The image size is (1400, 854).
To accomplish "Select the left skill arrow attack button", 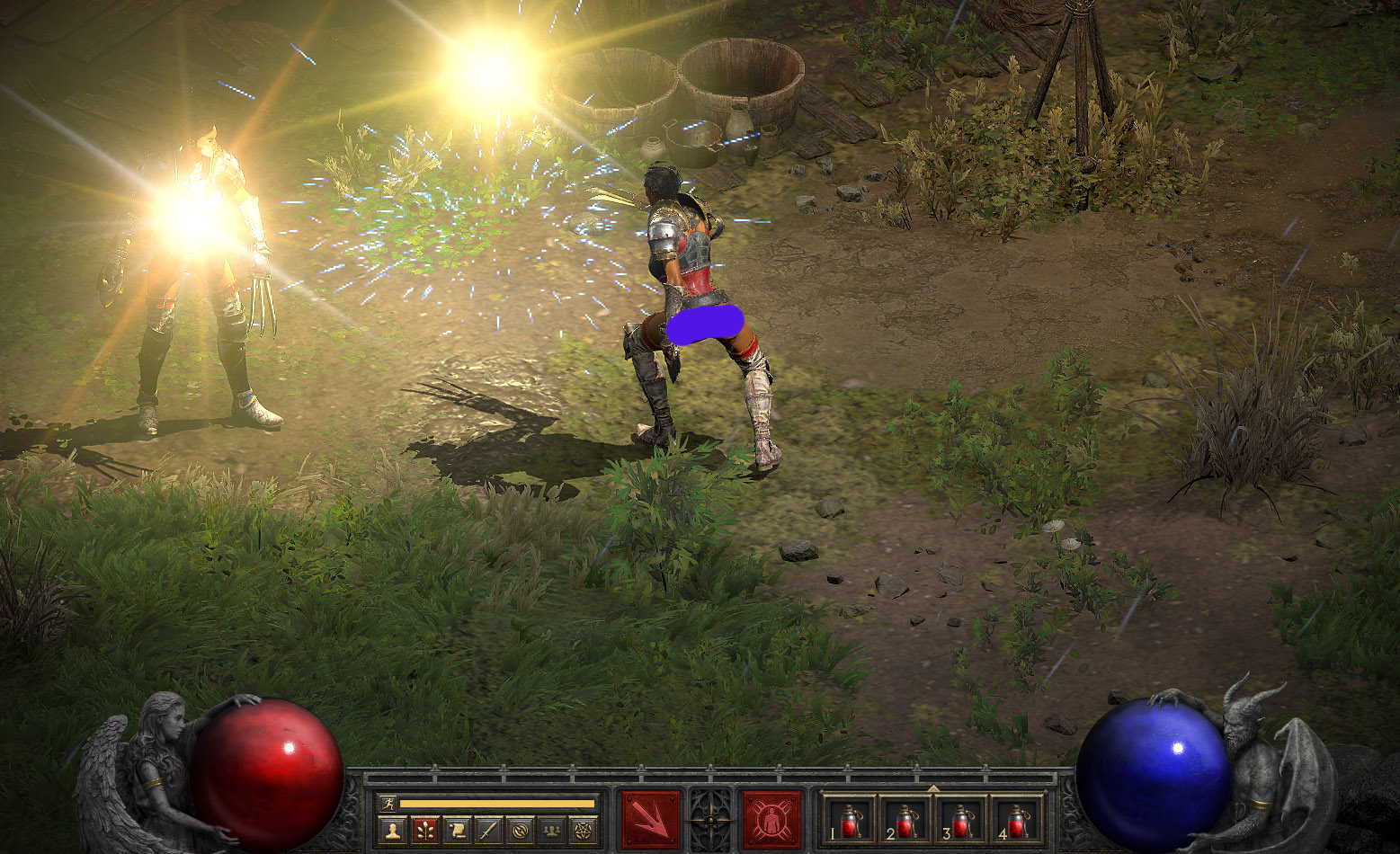I will click(651, 819).
